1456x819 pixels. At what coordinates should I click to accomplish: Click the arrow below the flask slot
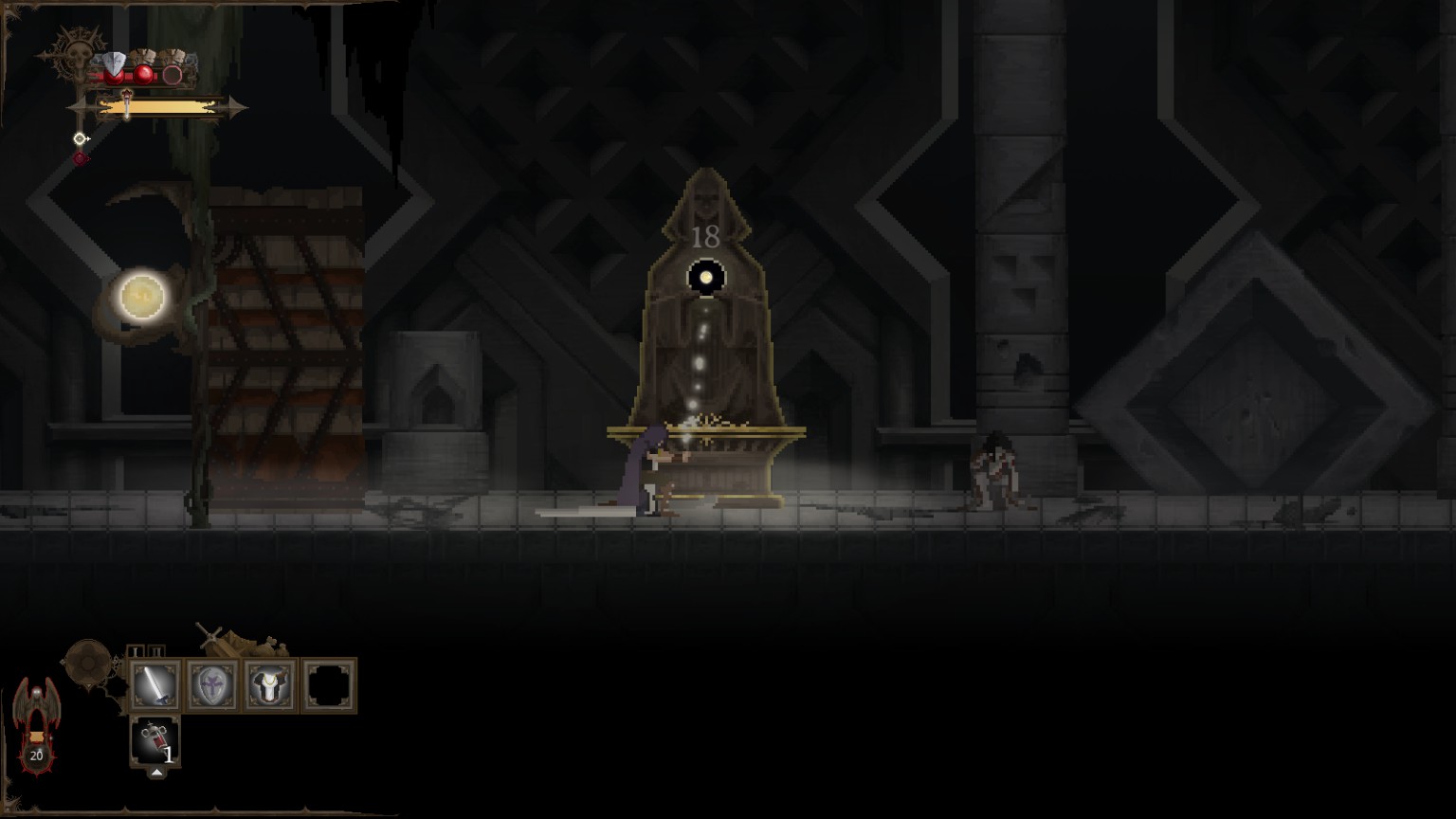[x=157, y=773]
